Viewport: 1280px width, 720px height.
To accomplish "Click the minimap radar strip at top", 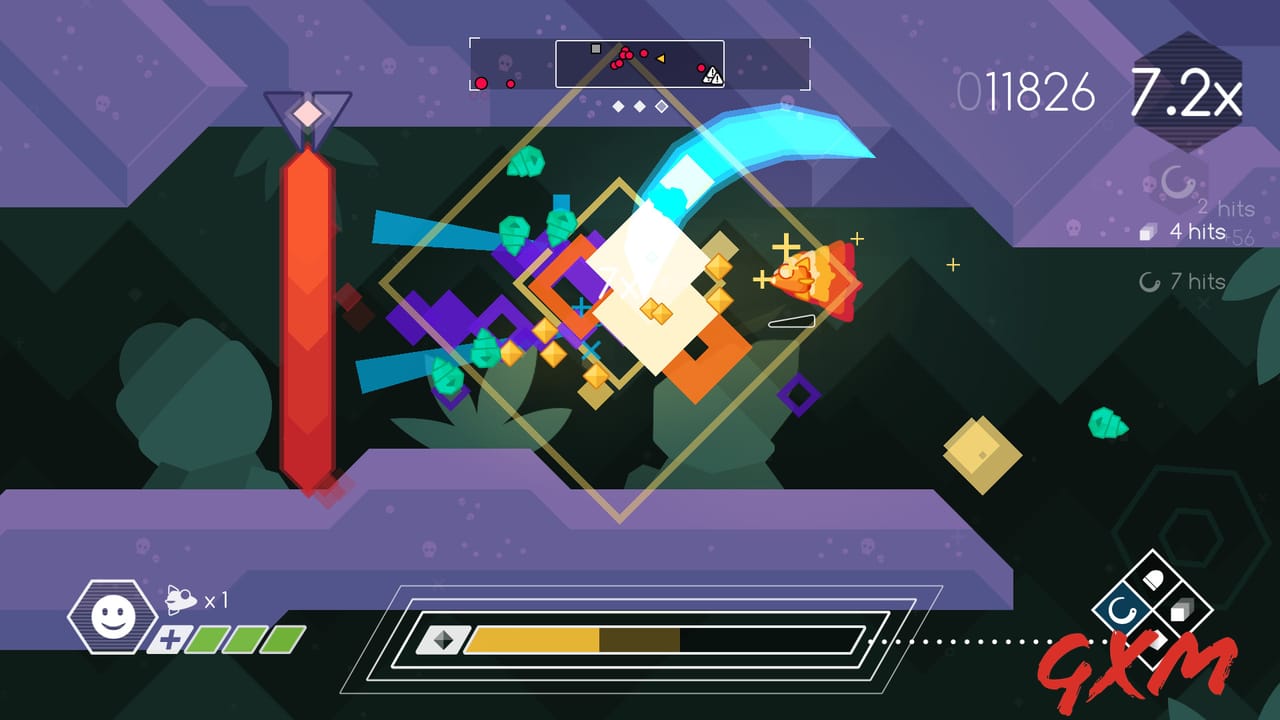I will click(x=638, y=65).
